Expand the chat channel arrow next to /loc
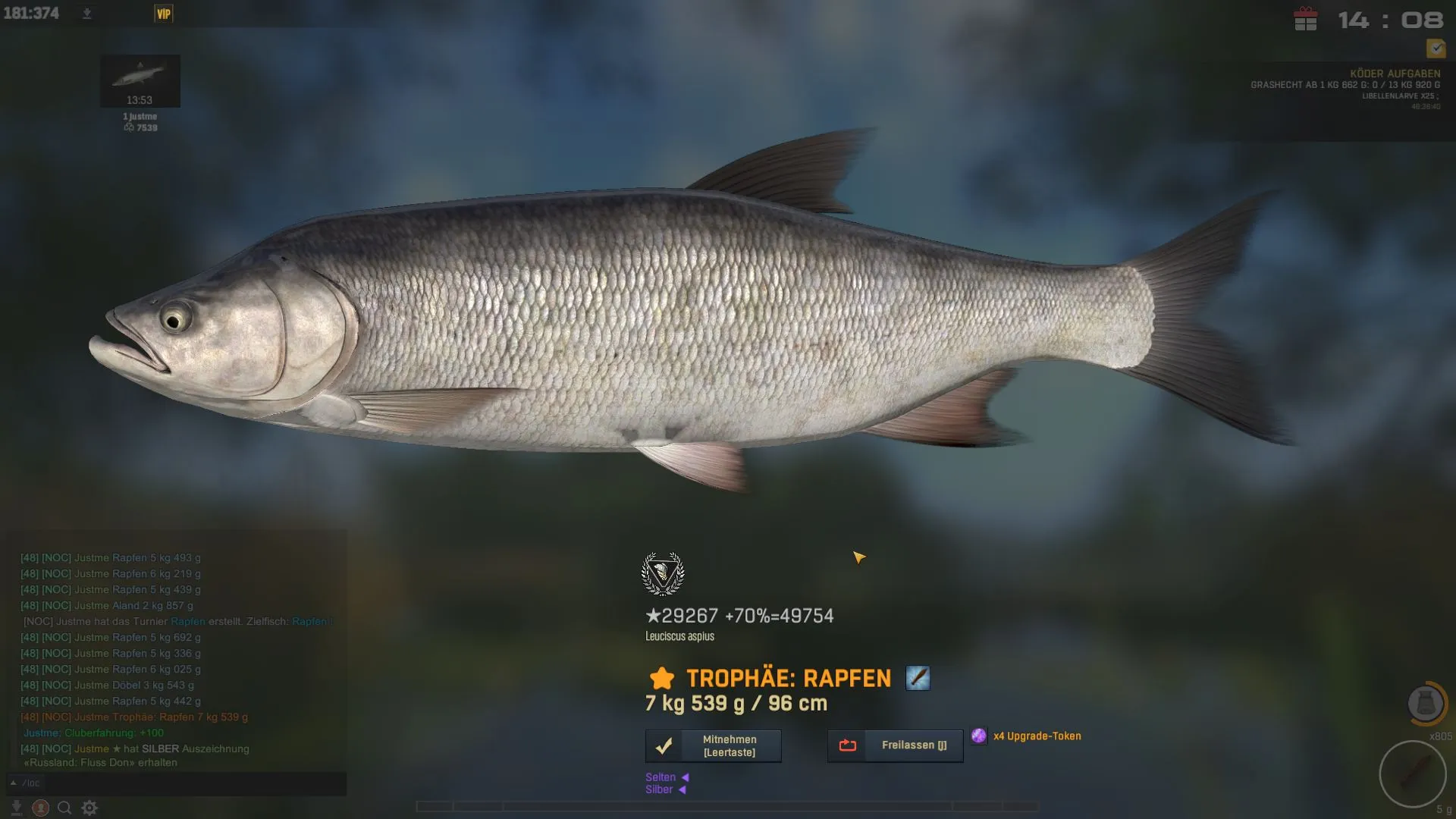The image size is (1456, 819). tap(14, 783)
